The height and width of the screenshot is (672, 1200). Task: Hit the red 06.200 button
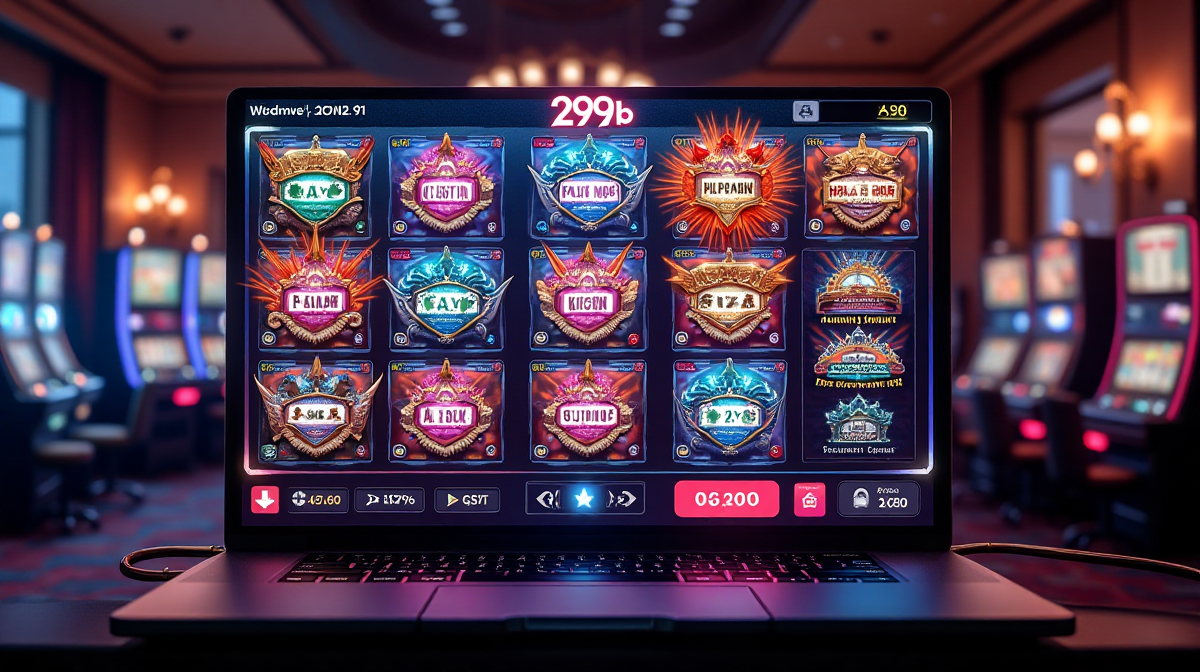point(726,498)
